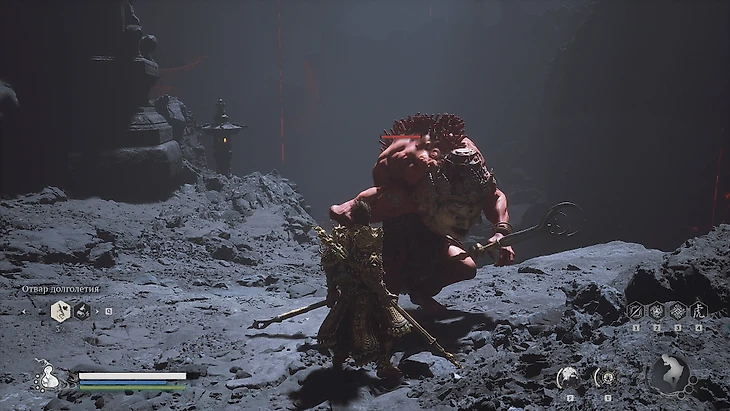Click the focus orb with monkey silhouette
The height and width of the screenshot is (411, 730).
point(669,374)
